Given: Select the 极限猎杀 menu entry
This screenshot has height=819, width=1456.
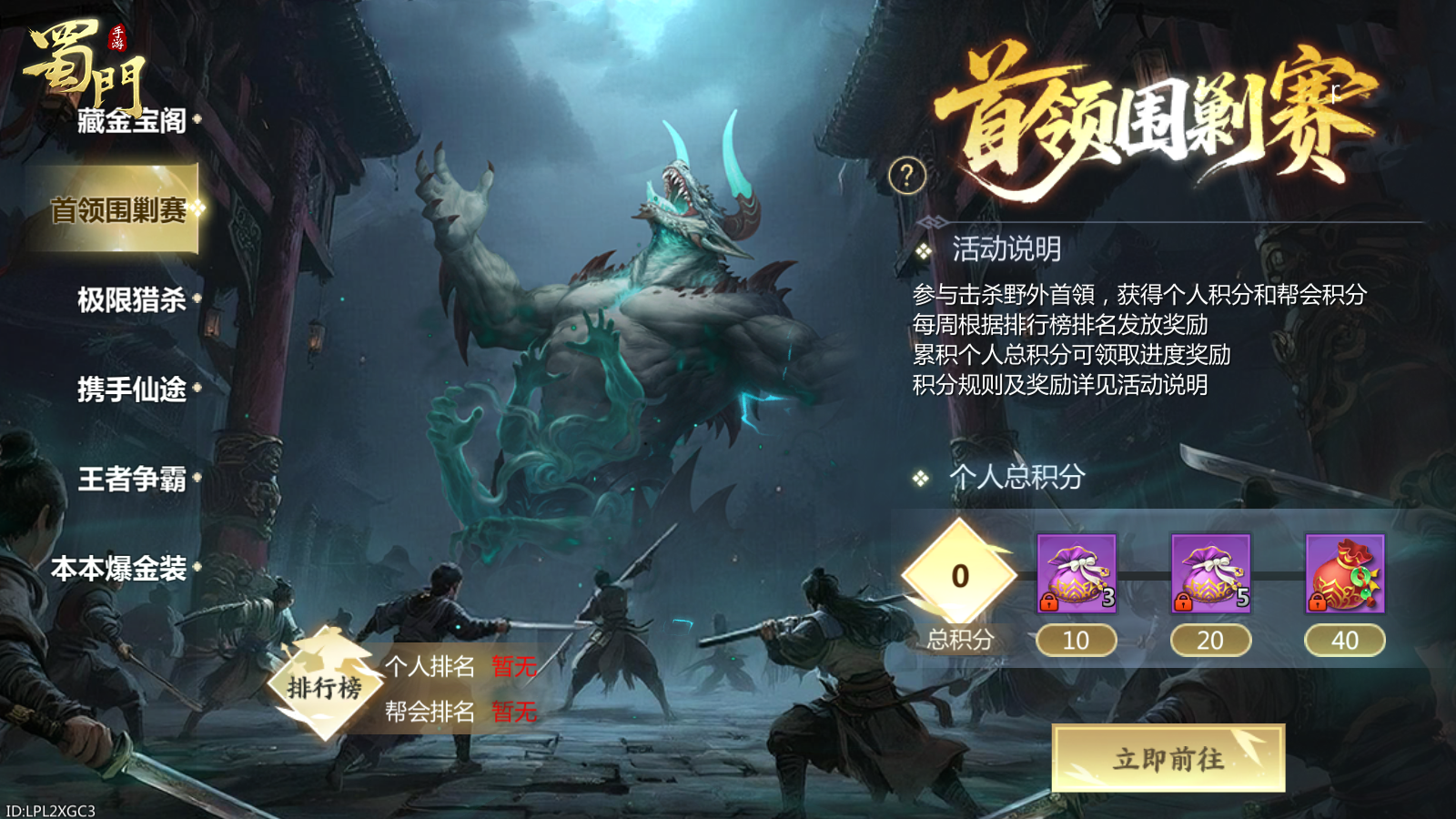Looking at the screenshot, I should [x=129, y=300].
